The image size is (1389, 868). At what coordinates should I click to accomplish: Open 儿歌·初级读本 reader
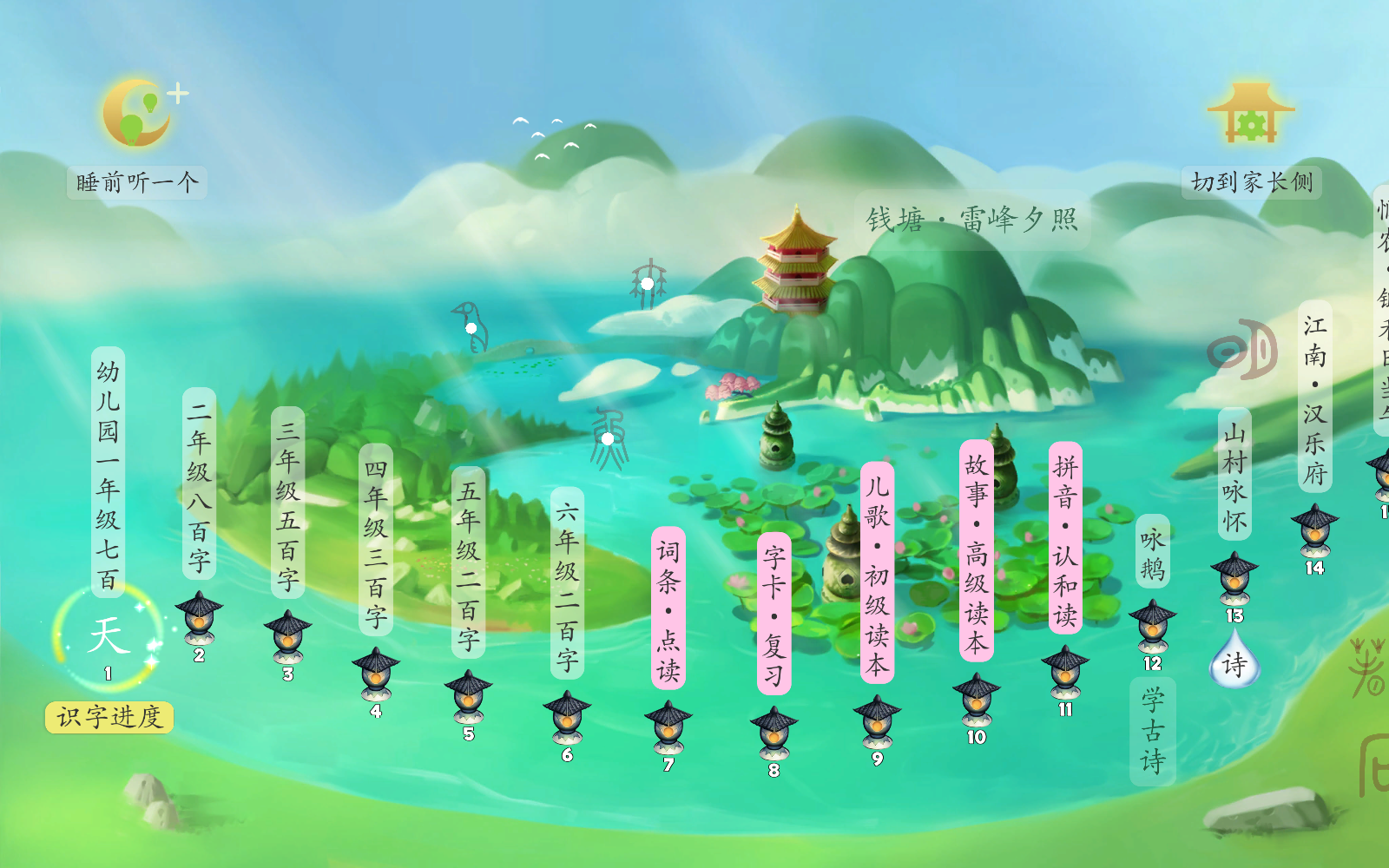coord(877,573)
